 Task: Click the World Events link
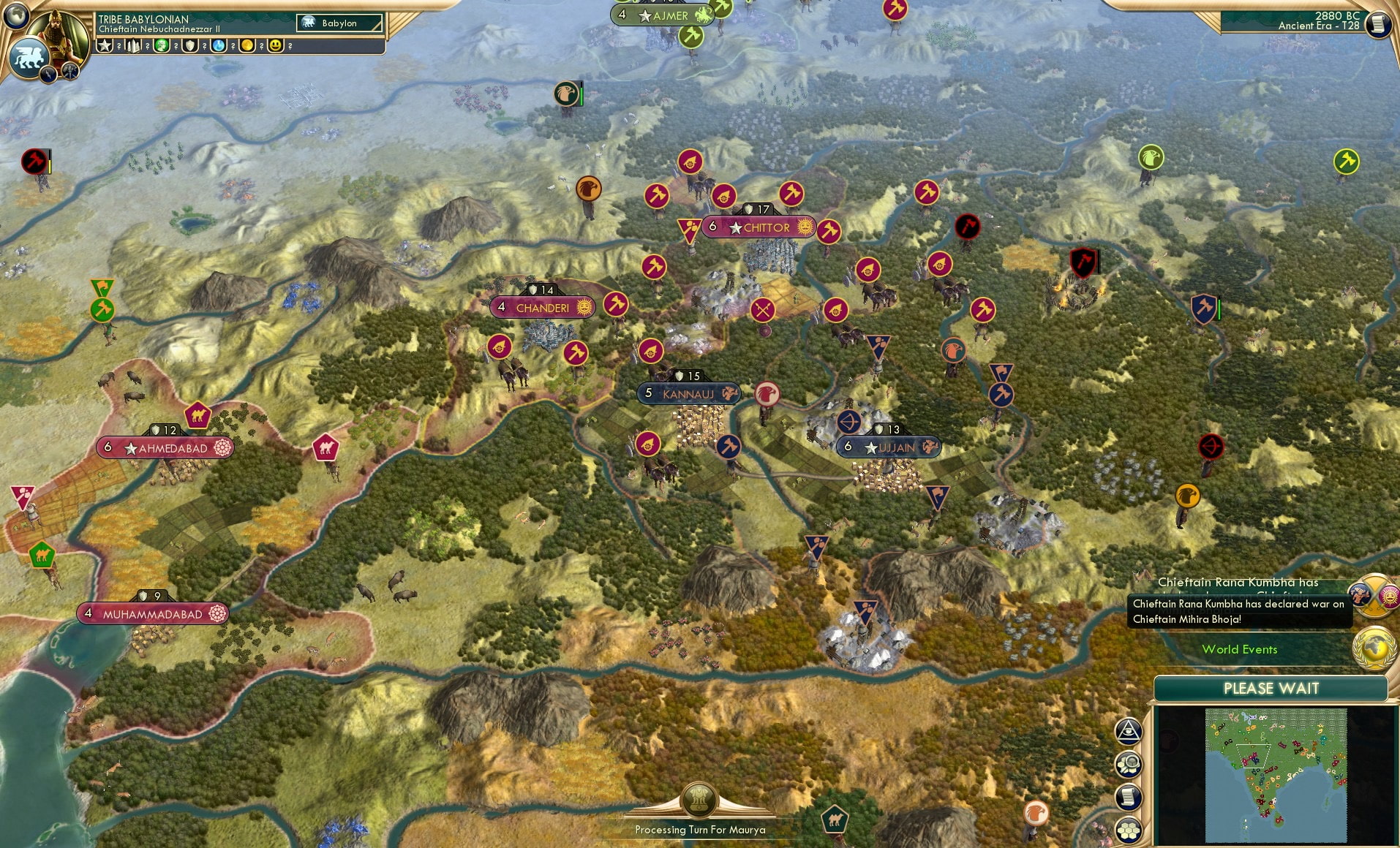click(x=1241, y=649)
